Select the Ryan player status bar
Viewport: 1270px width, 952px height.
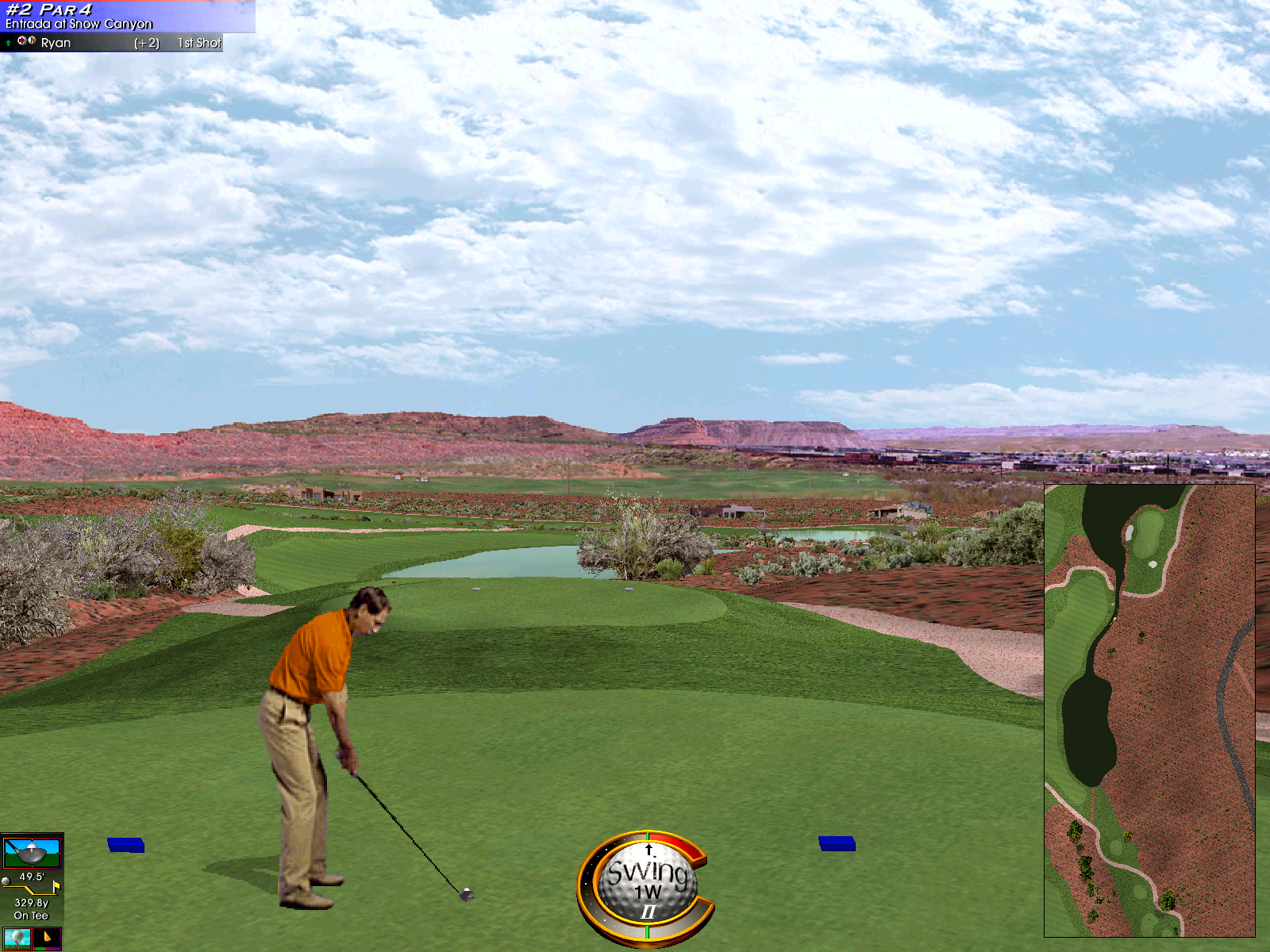point(111,43)
